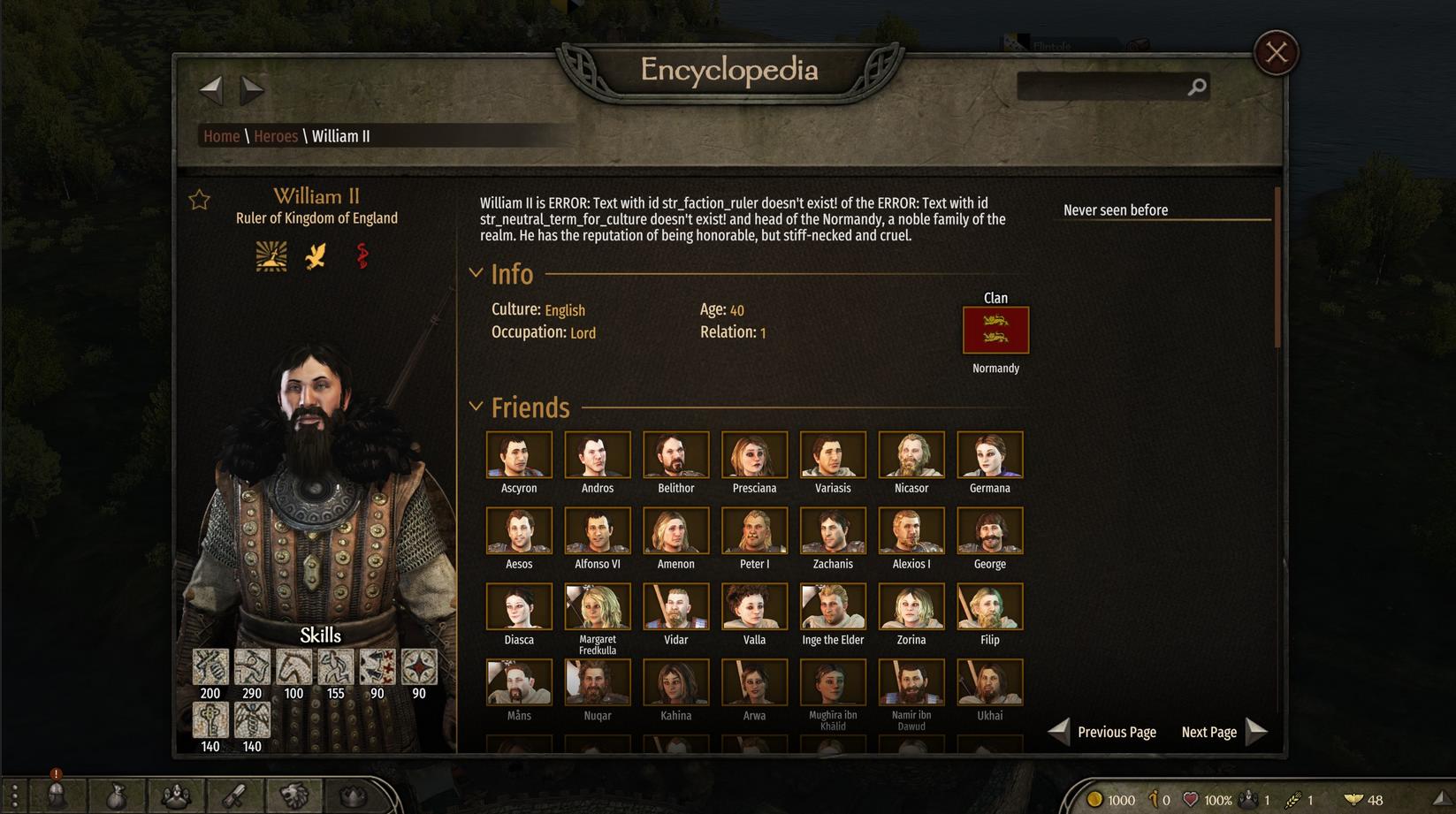Open the inventory sack icon in bottom bar
This screenshot has height=814, width=1456.
(x=117, y=796)
